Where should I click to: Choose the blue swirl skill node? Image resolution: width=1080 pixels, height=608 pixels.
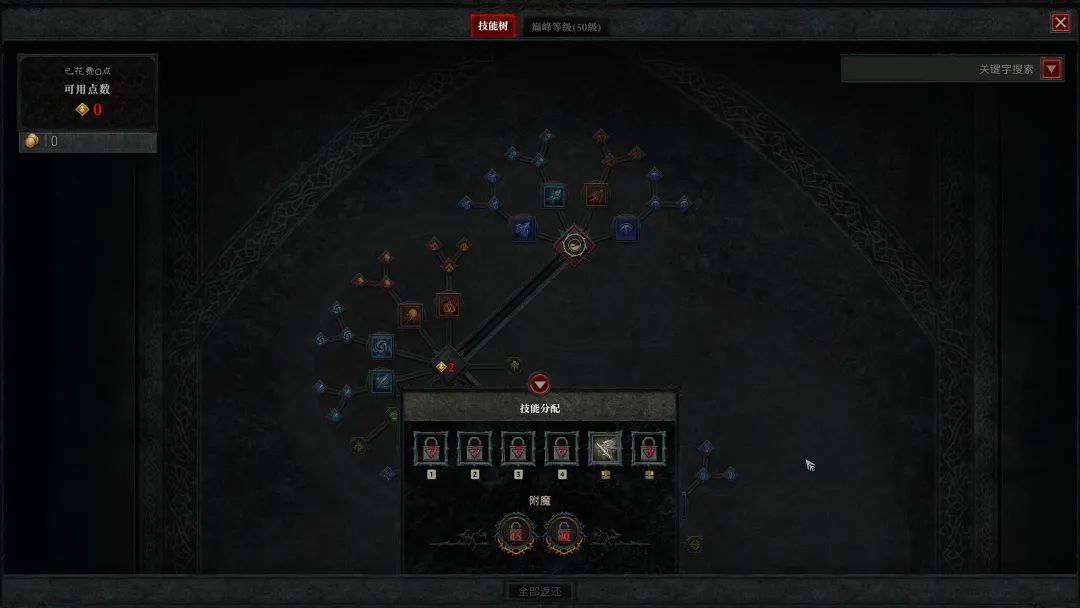click(x=381, y=347)
